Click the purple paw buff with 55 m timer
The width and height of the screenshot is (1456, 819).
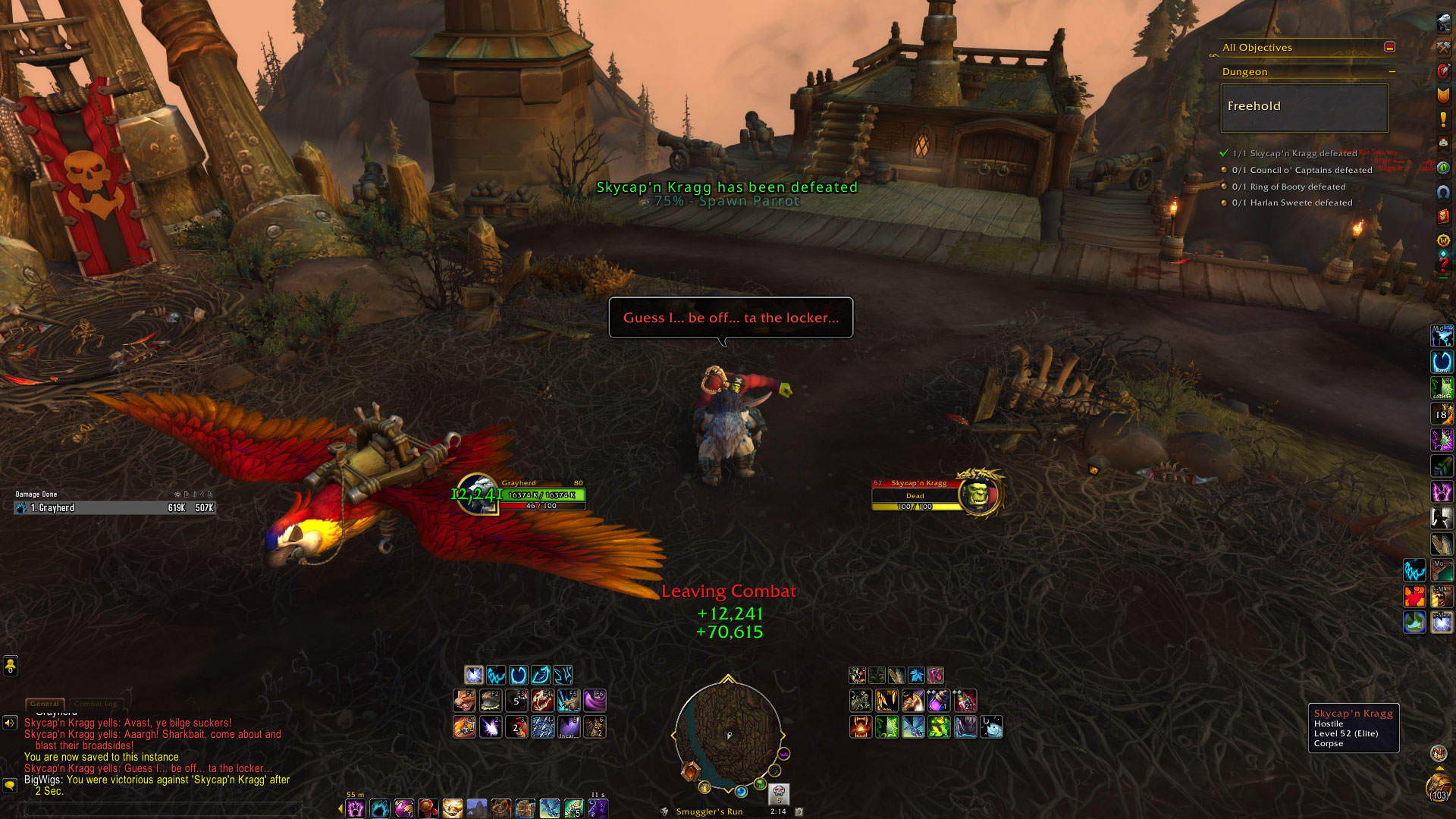pos(355,808)
